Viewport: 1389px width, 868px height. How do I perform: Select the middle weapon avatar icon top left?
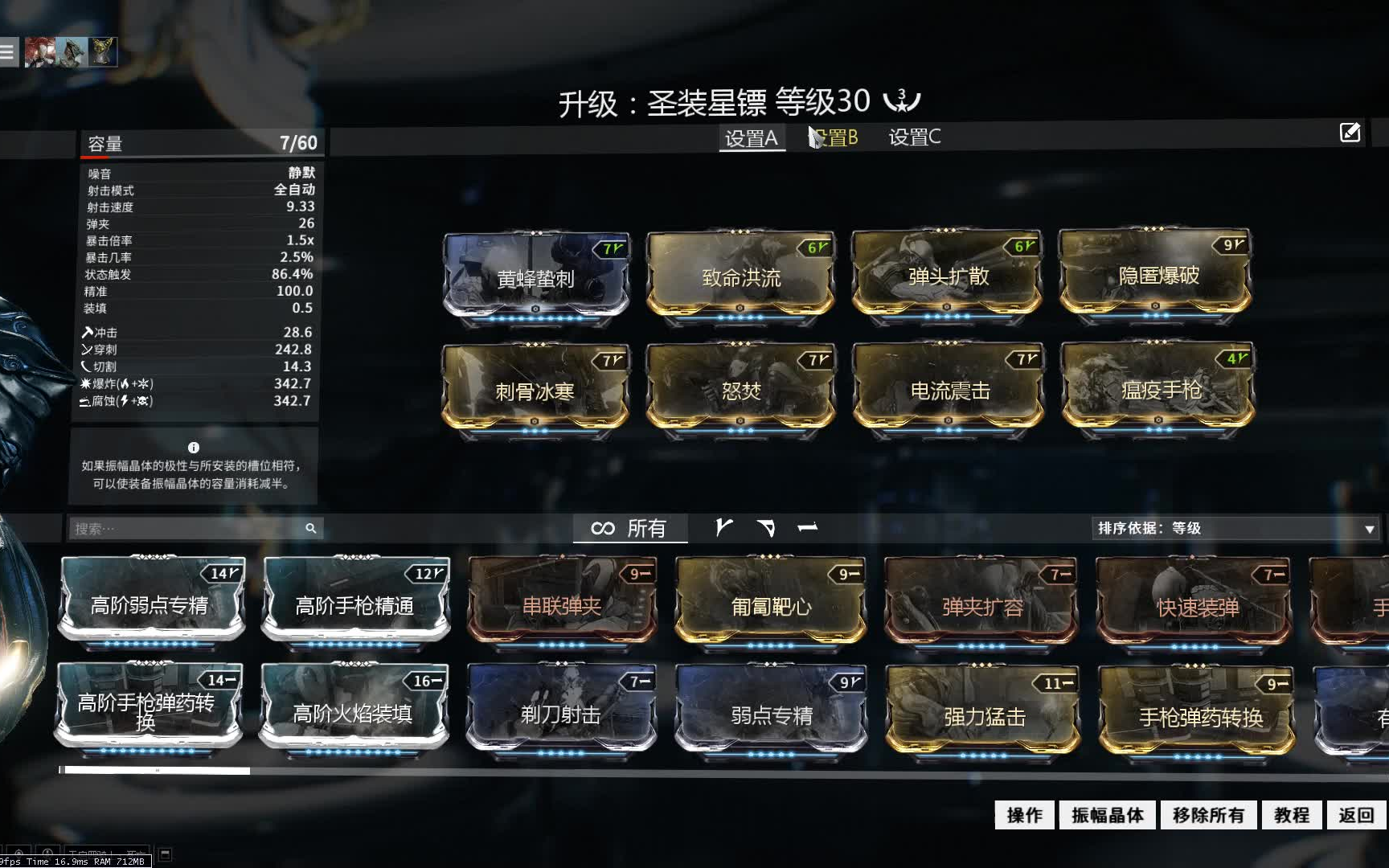click(x=71, y=51)
